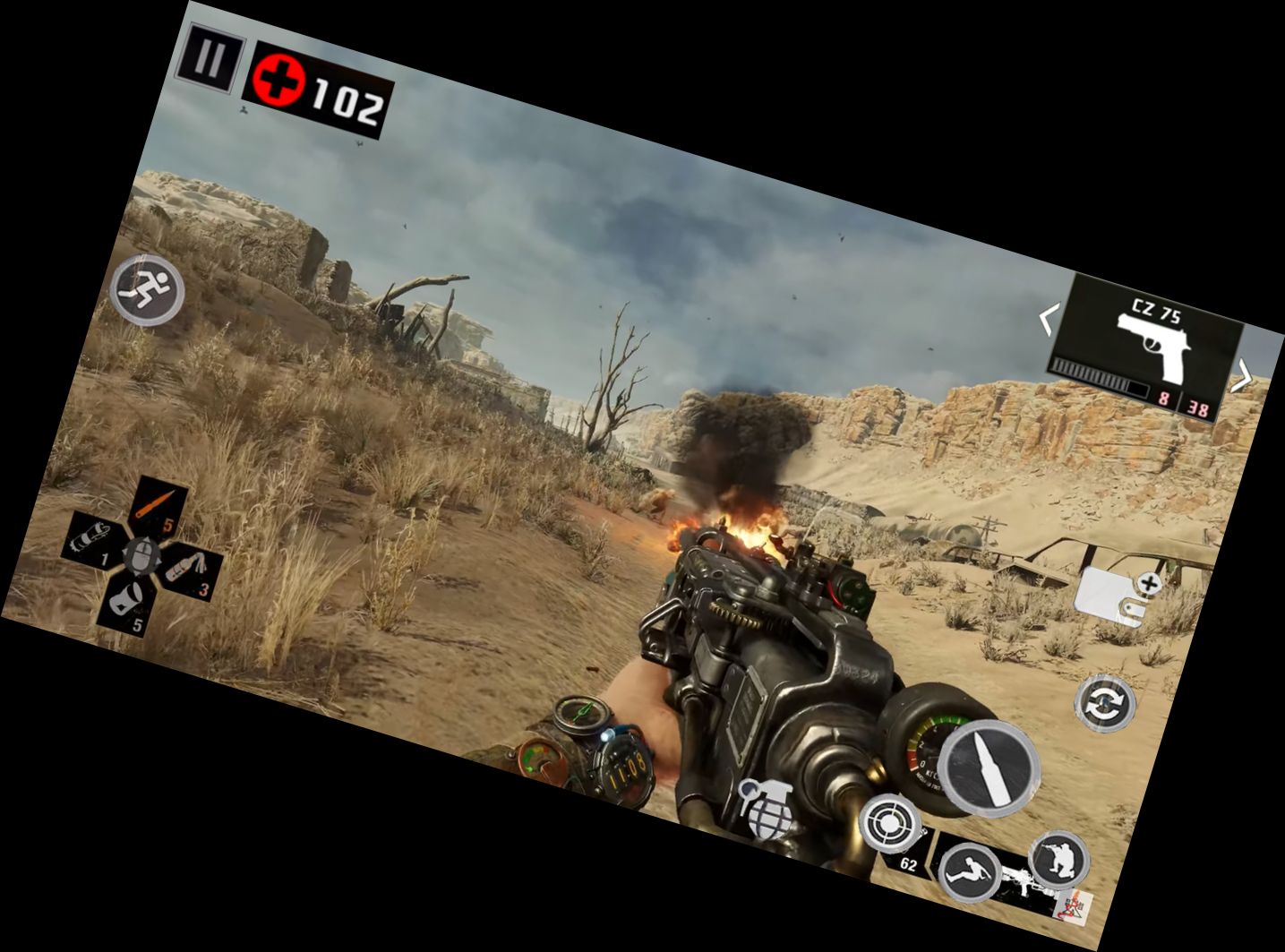Aim down sights with the crosshair button
The height and width of the screenshot is (952, 1285).
890,822
